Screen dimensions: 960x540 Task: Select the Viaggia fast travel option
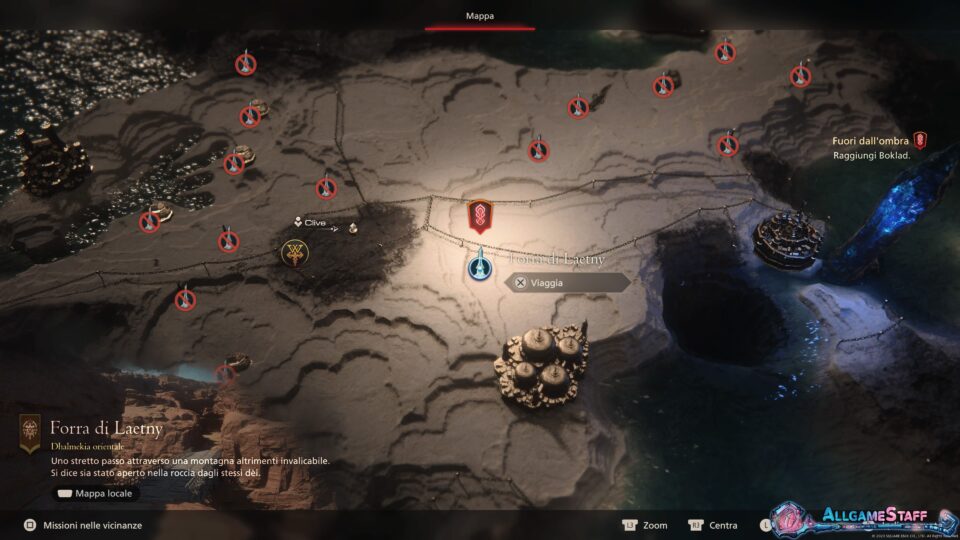[567, 283]
